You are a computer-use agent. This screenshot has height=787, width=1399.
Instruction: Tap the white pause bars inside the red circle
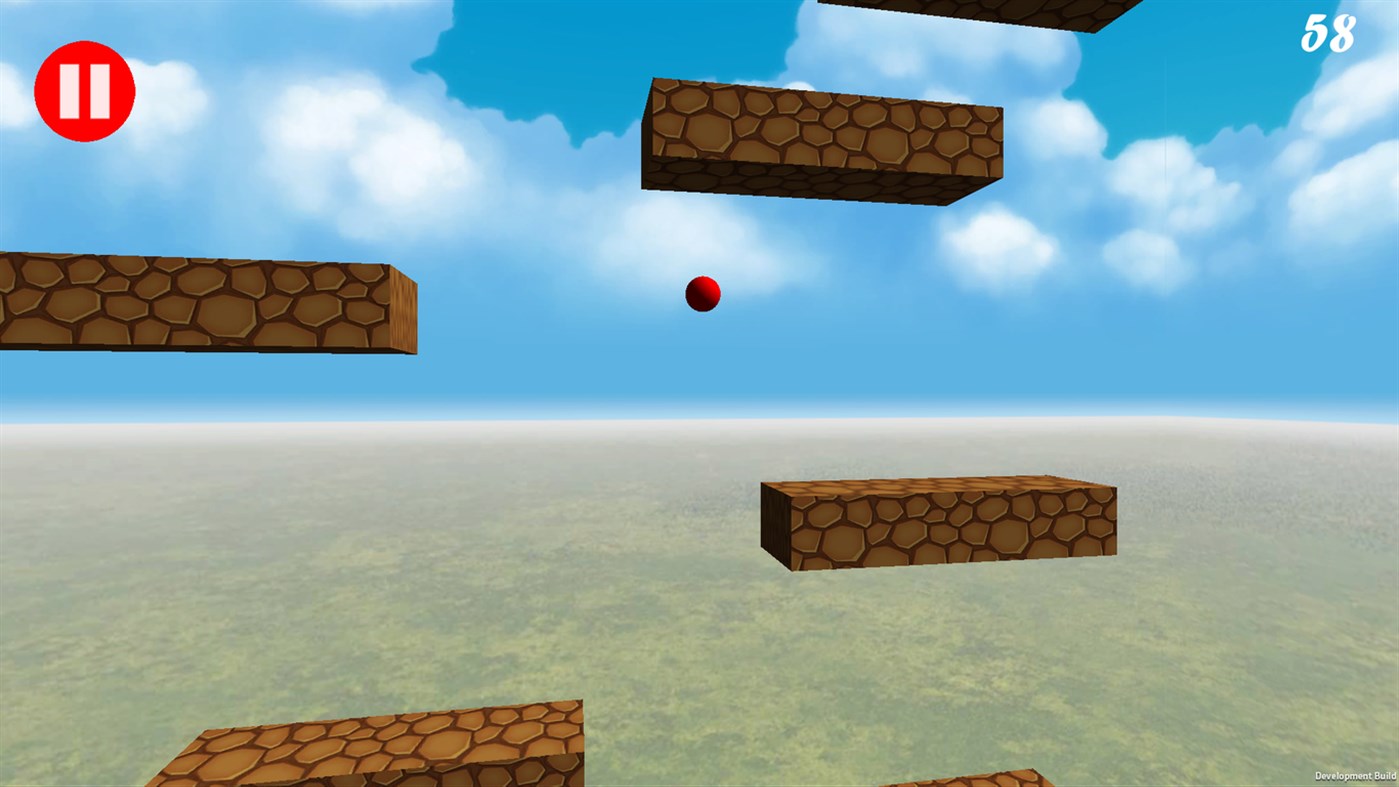[85, 89]
